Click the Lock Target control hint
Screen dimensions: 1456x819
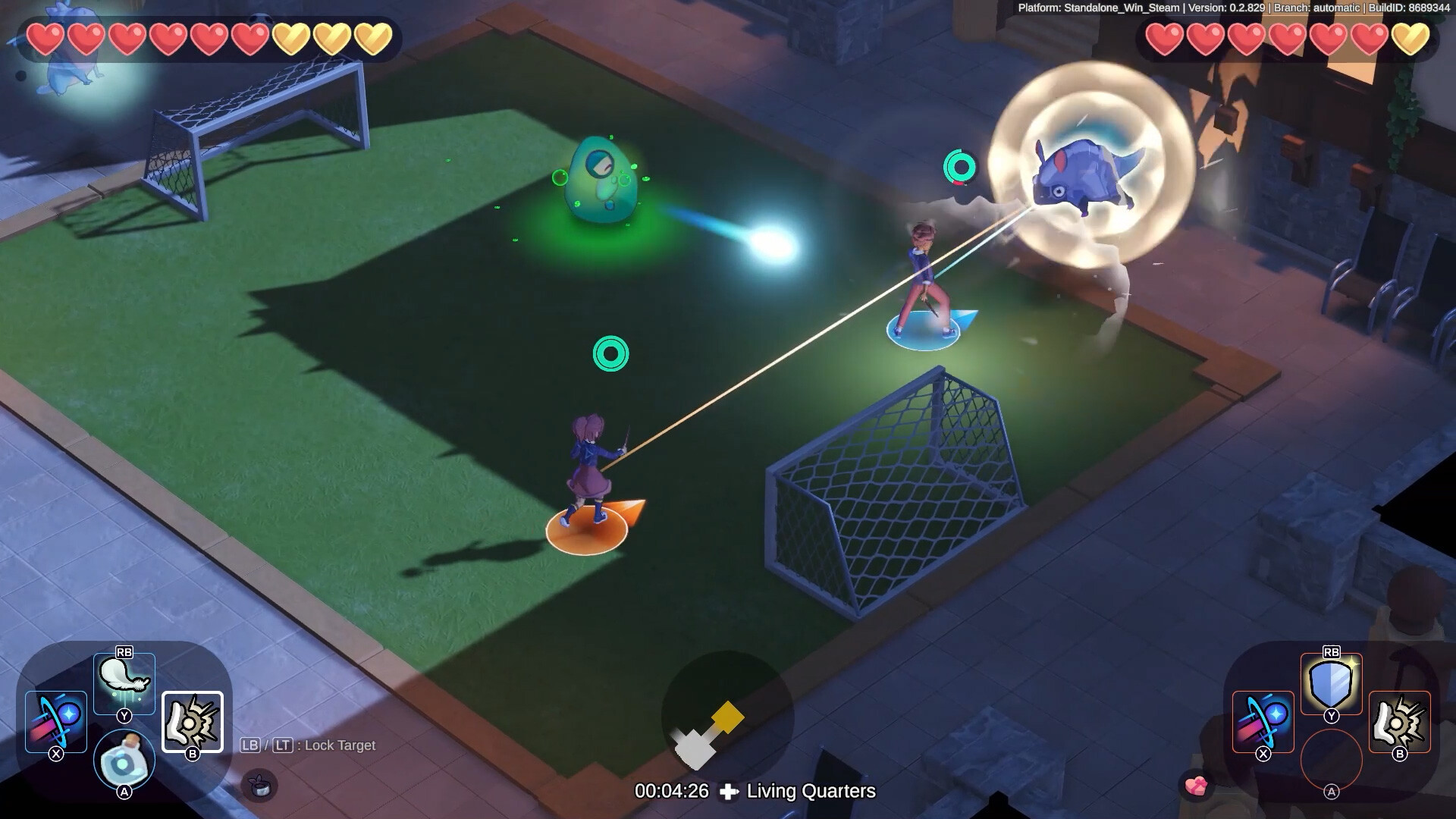click(x=307, y=745)
